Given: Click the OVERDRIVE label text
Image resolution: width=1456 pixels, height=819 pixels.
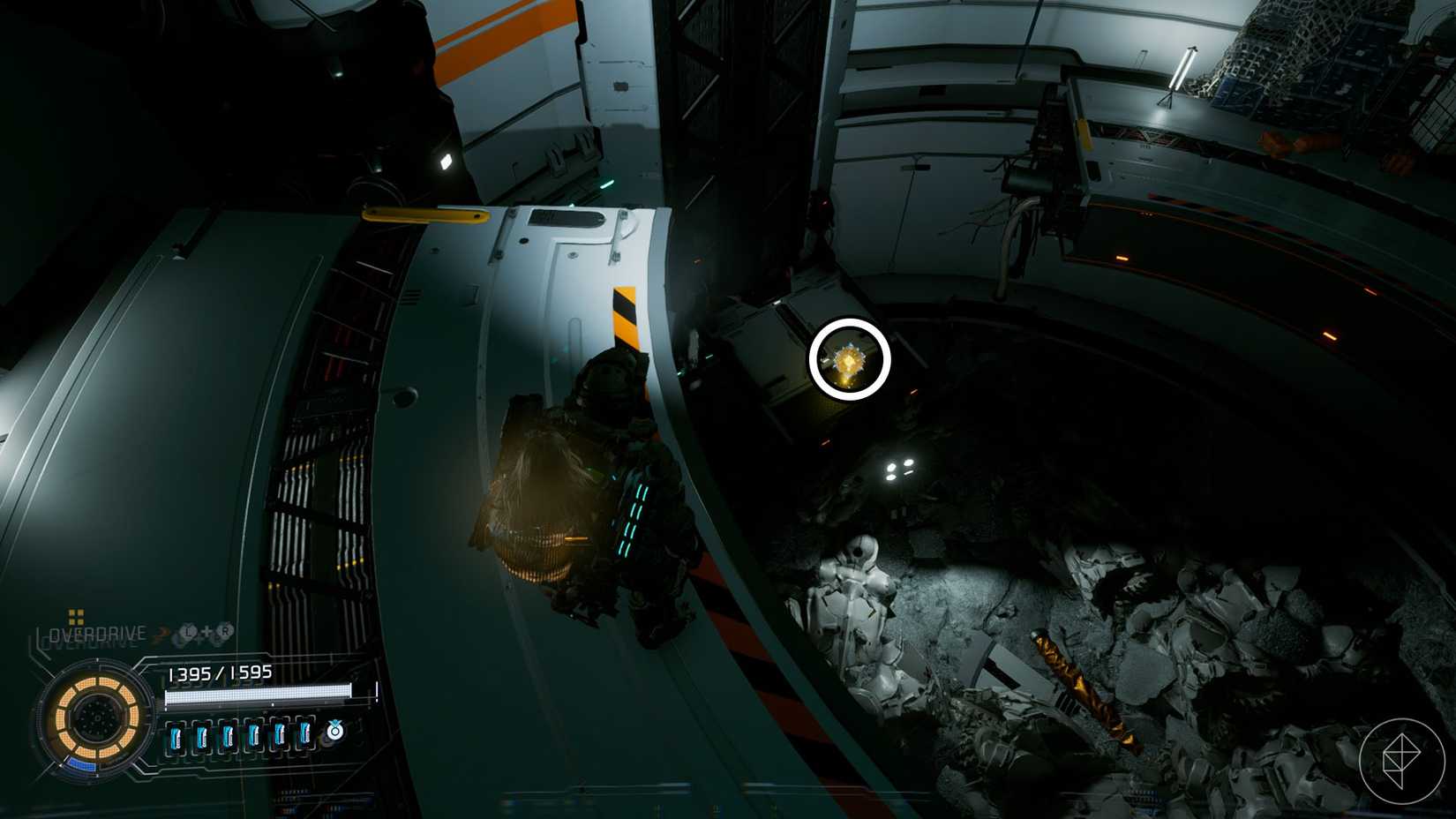Looking at the screenshot, I should [x=96, y=632].
